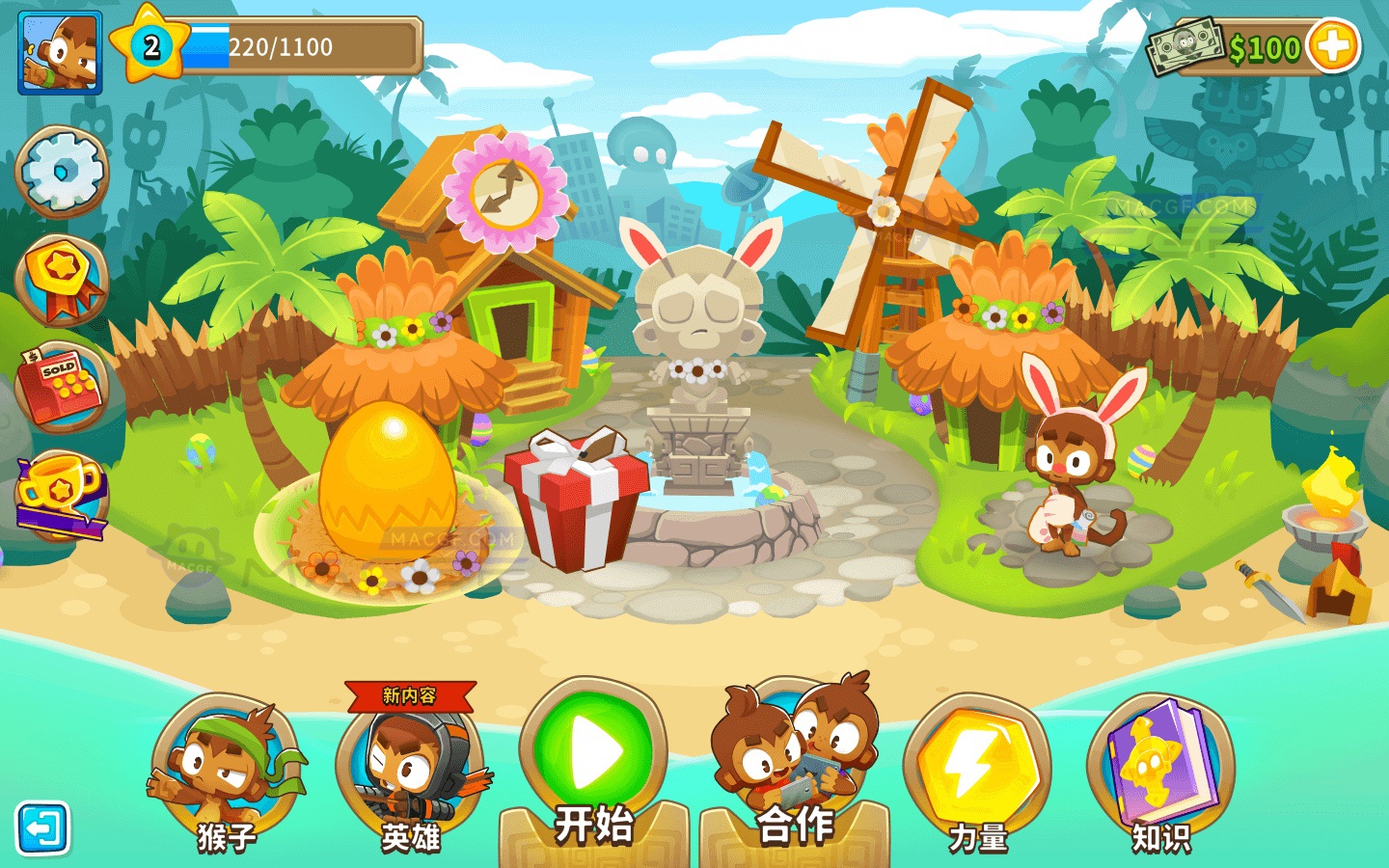Open the settings gear menu
The width and height of the screenshot is (1389, 868).
click(x=60, y=172)
